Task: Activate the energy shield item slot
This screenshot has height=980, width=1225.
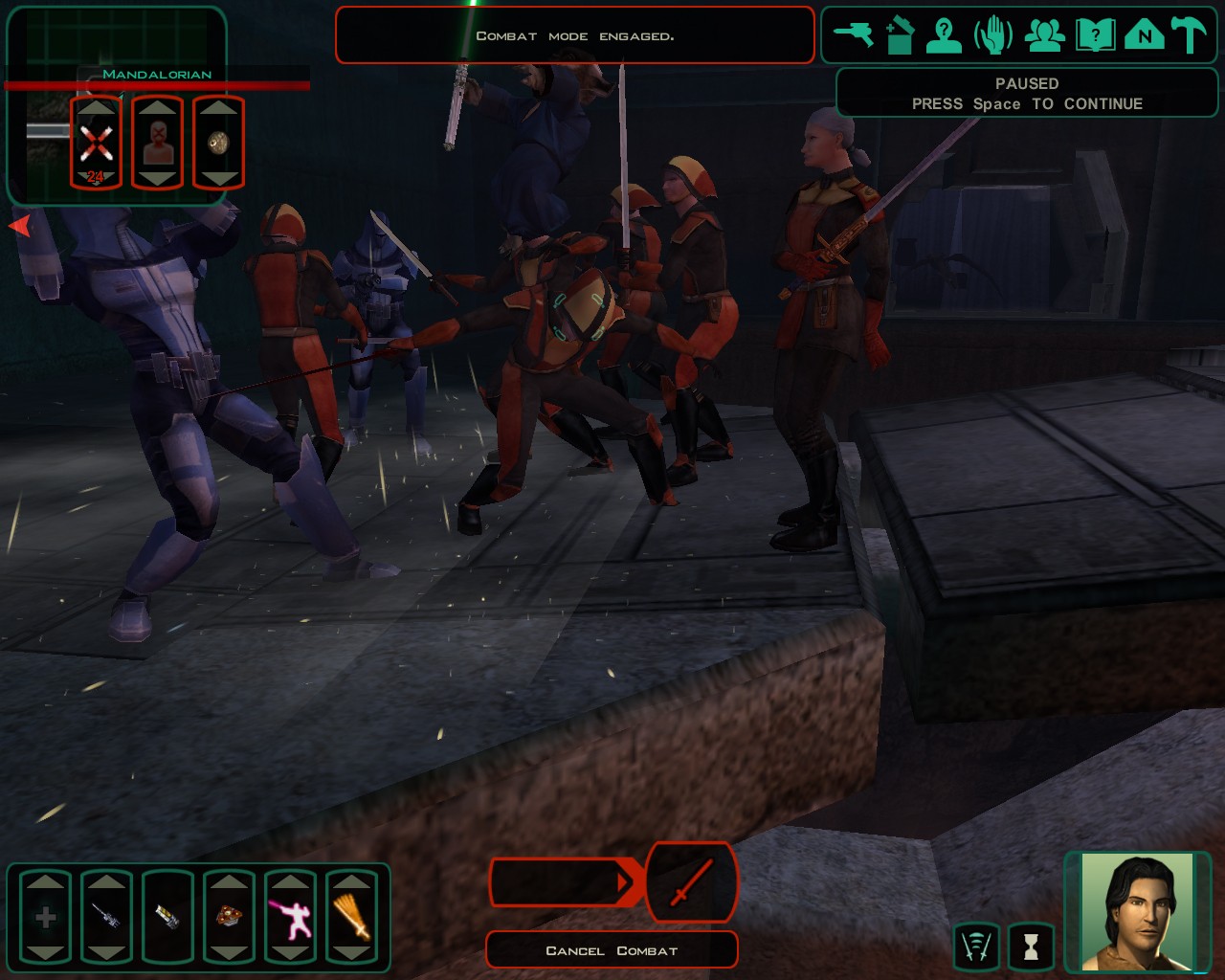Action: coord(167,918)
